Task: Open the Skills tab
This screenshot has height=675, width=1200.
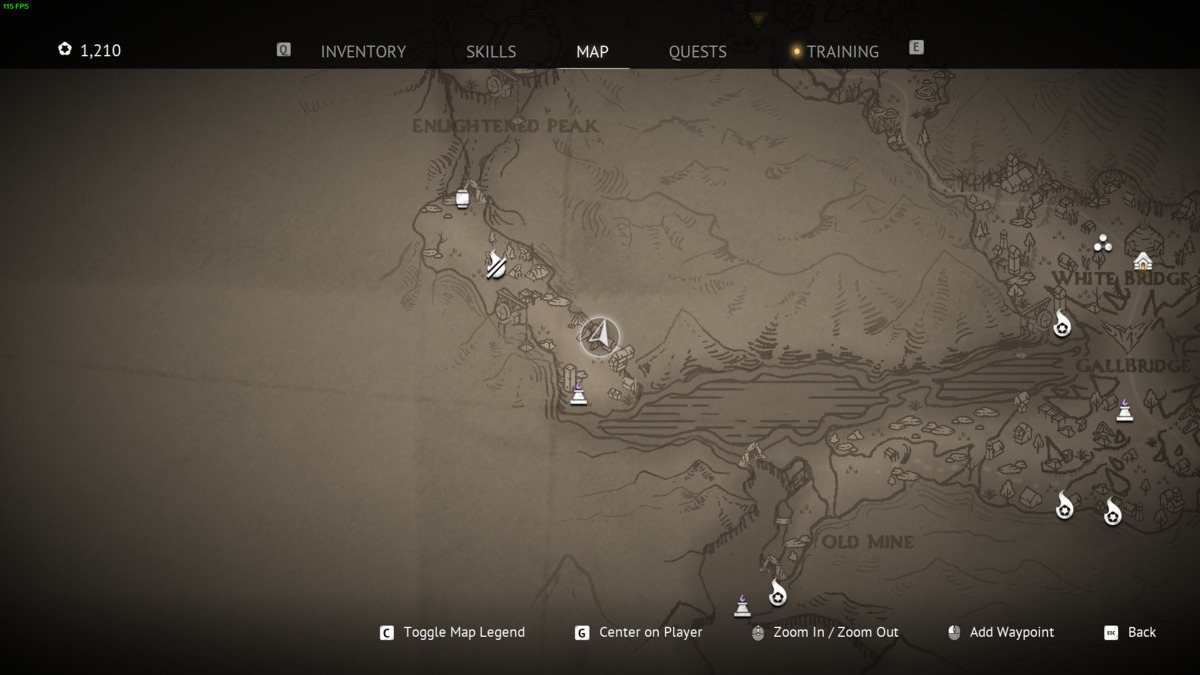Action: (491, 51)
